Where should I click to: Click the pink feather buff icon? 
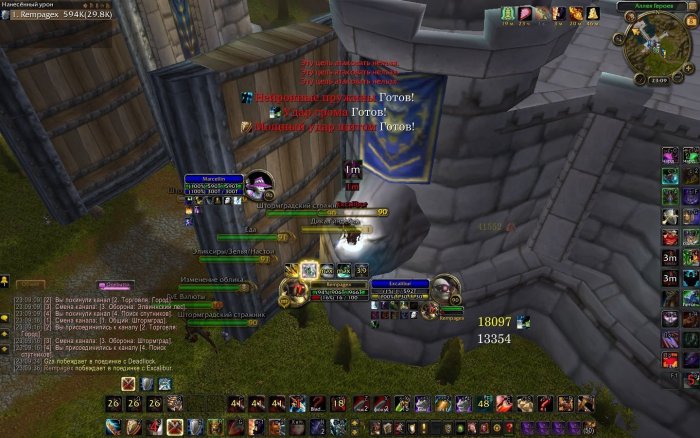pyautogui.click(x=526, y=13)
